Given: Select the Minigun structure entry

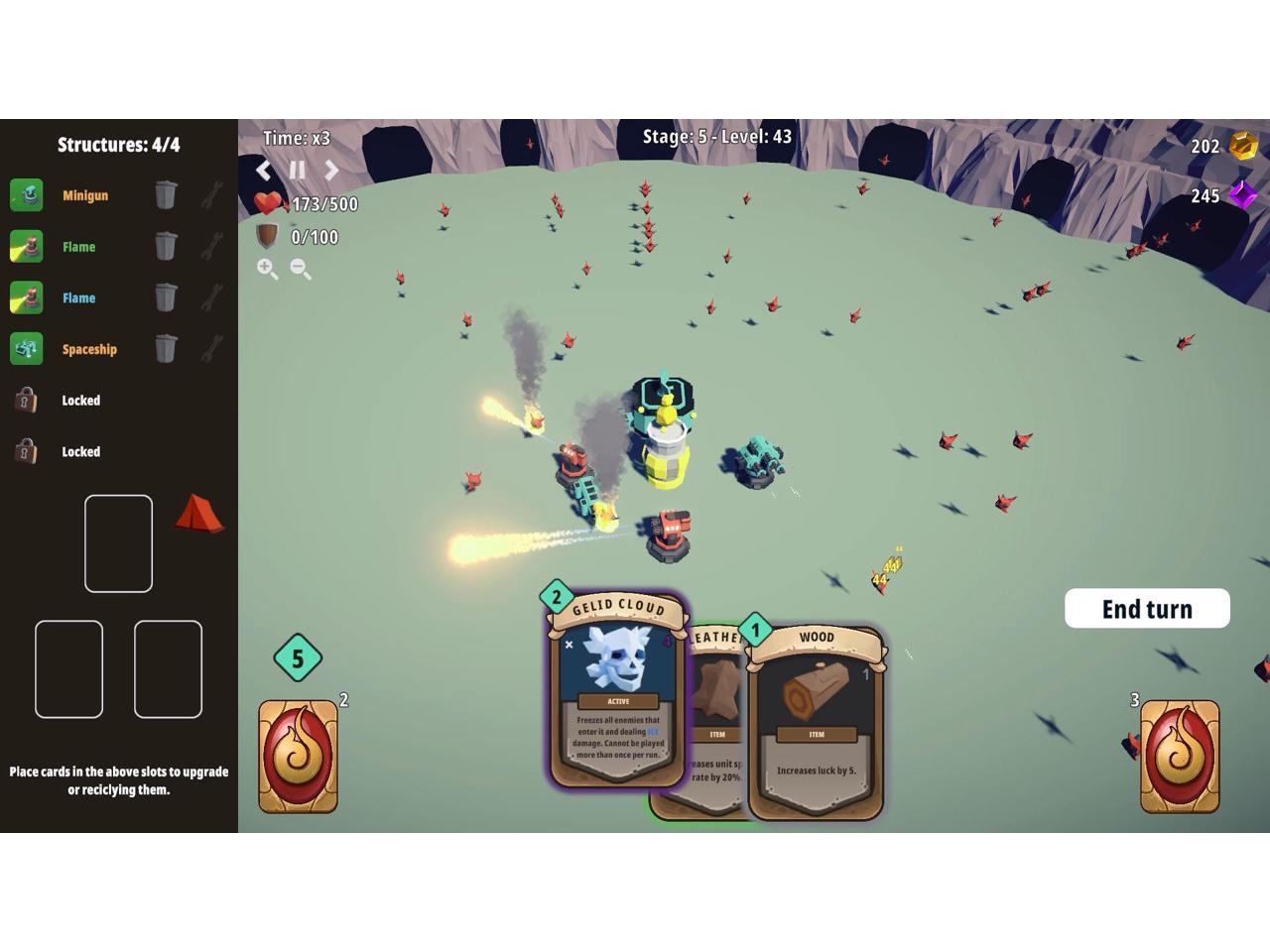Looking at the screenshot, I should tap(85, 195).
